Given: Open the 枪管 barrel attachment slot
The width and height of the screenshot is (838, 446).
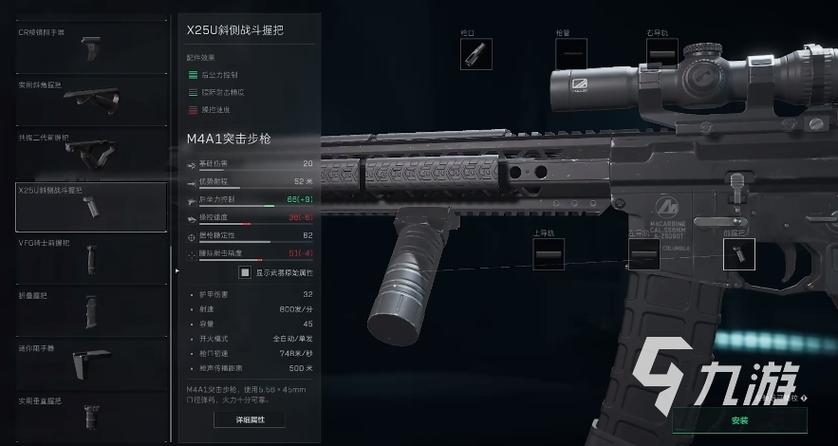Looking at the screenshot, I should 571,54.
